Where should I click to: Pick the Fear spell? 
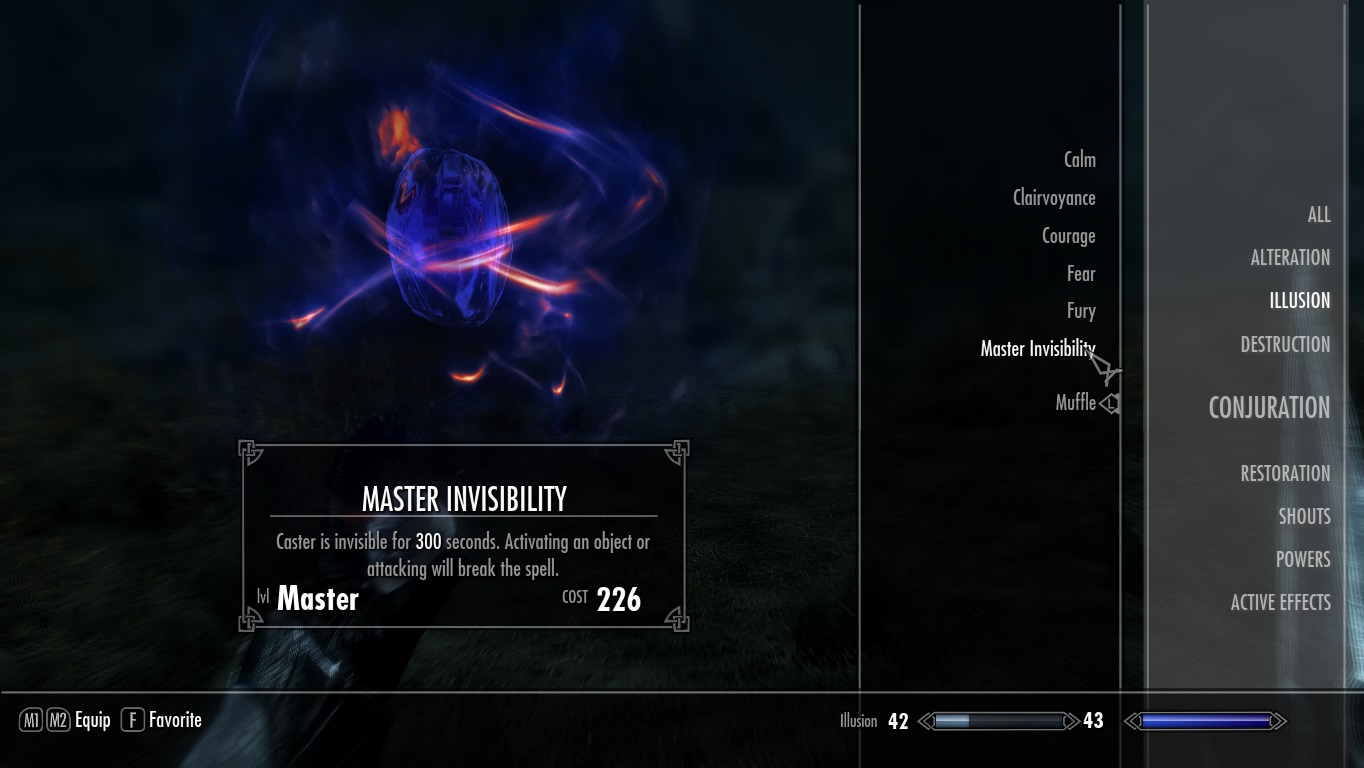tap(1080, 274)
